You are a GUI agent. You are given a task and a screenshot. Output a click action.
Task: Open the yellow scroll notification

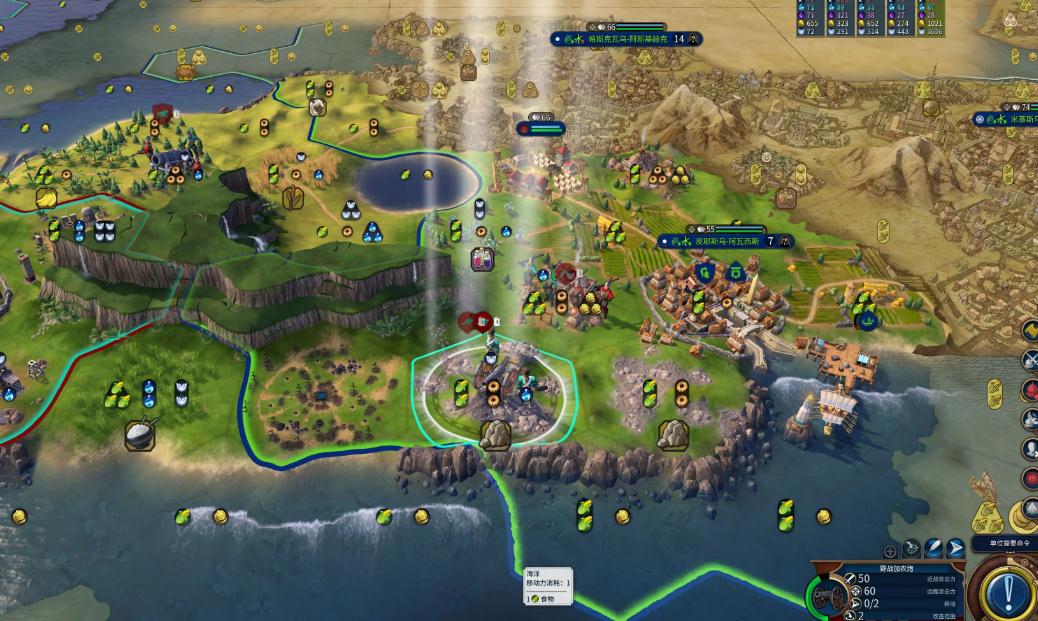coord(1030,328)
